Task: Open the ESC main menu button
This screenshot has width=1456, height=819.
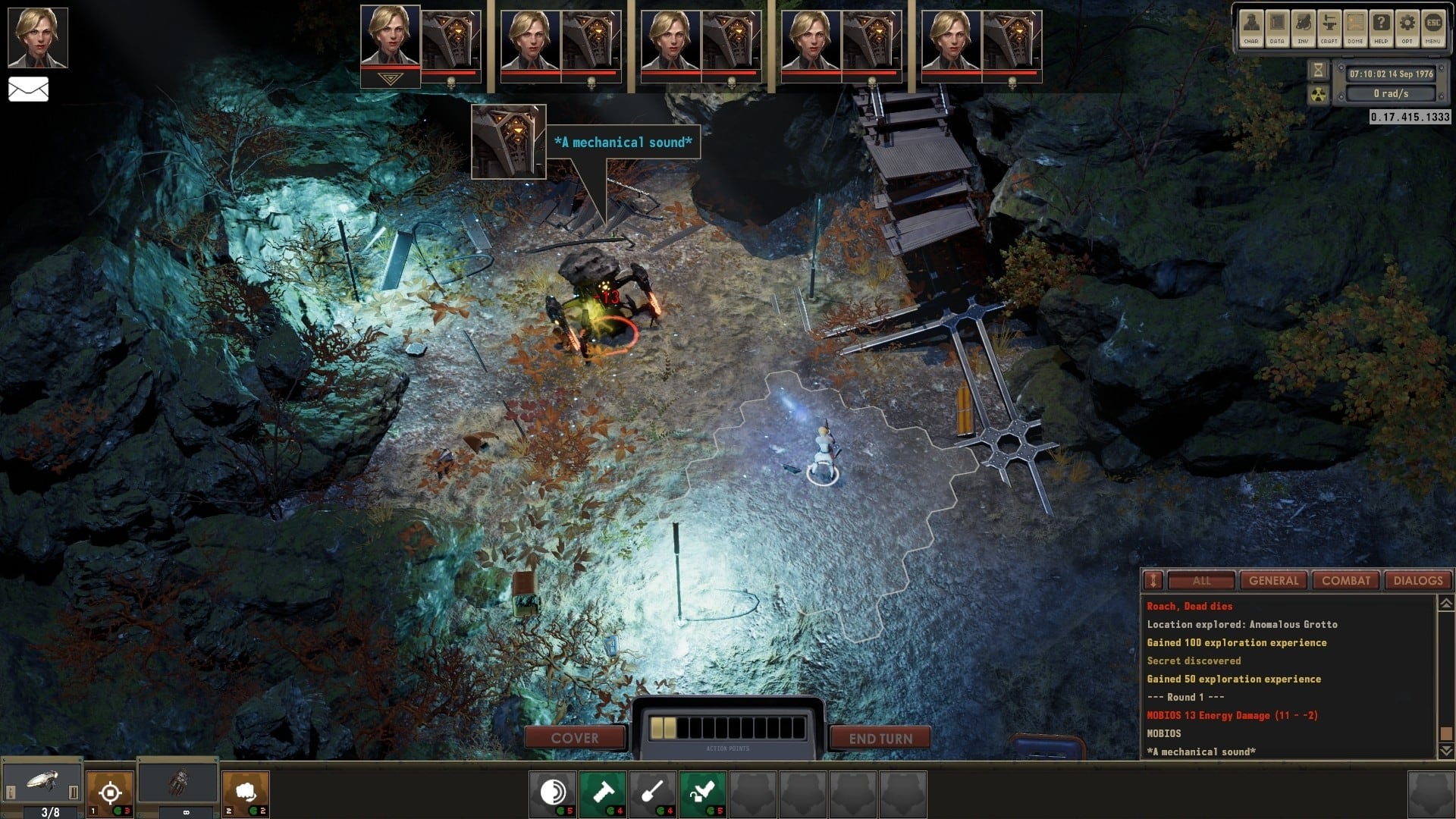Action: 1432,28
